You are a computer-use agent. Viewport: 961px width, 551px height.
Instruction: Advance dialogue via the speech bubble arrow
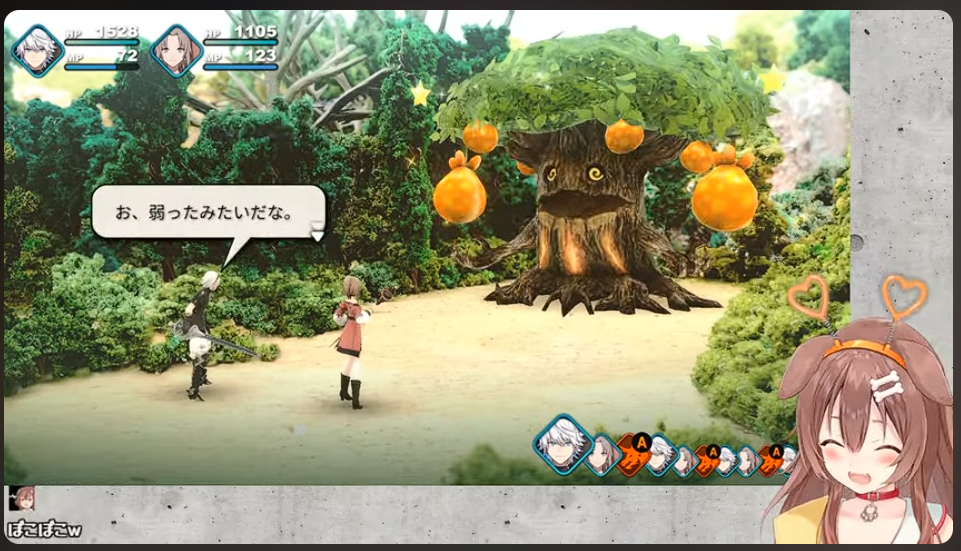(317, 233)
